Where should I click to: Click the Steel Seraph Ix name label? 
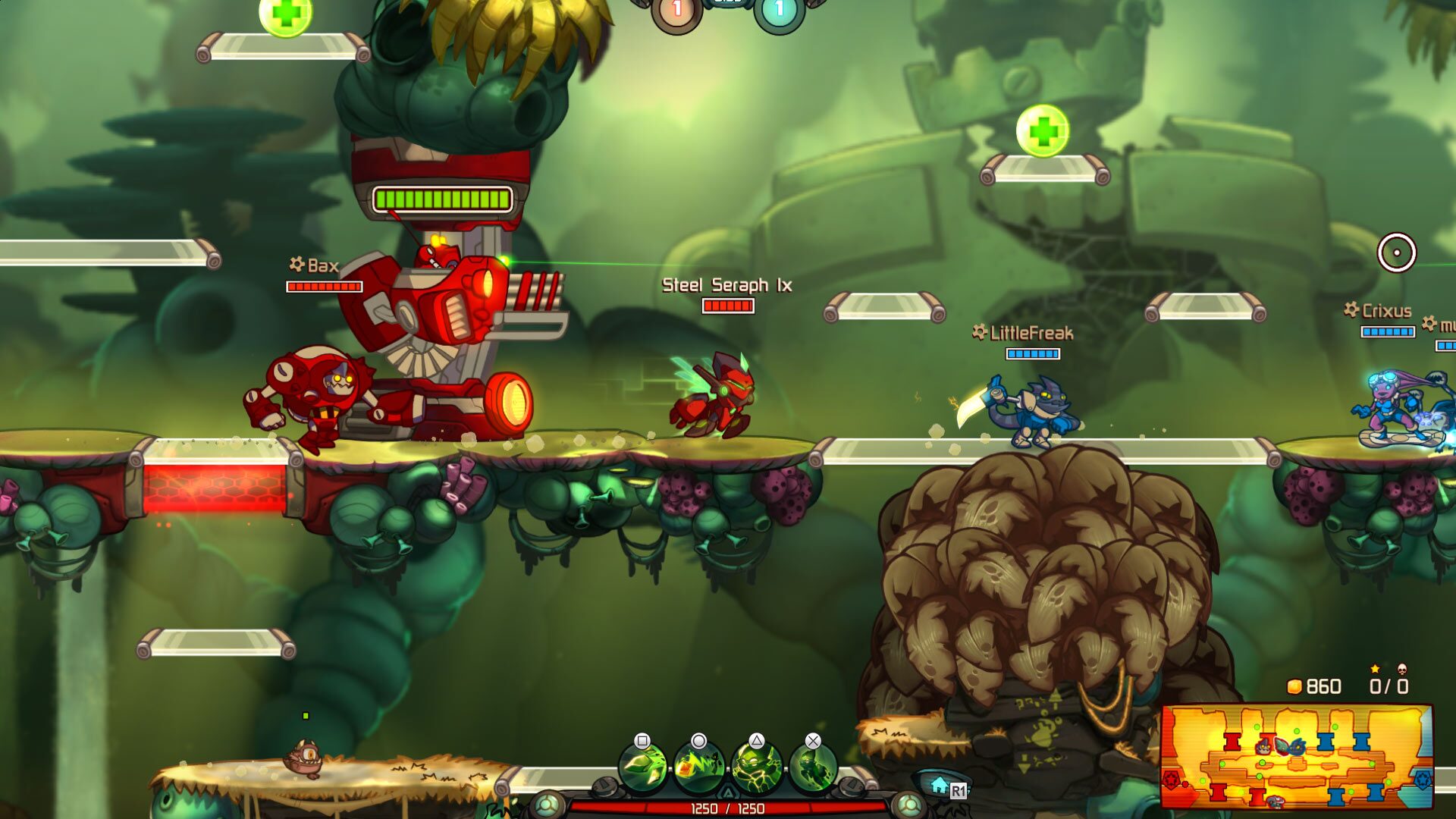726,287
